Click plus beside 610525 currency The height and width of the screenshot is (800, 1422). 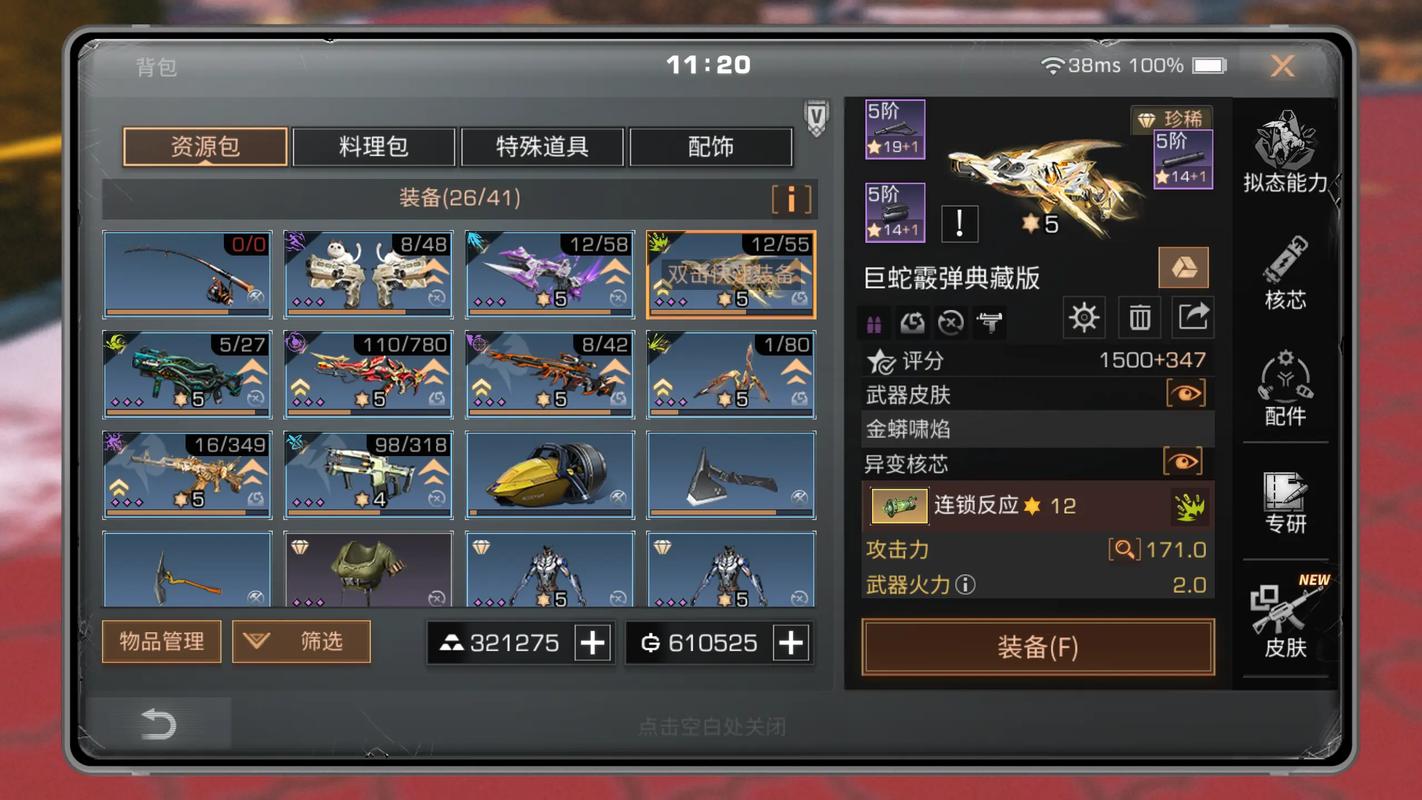[792, 642]
